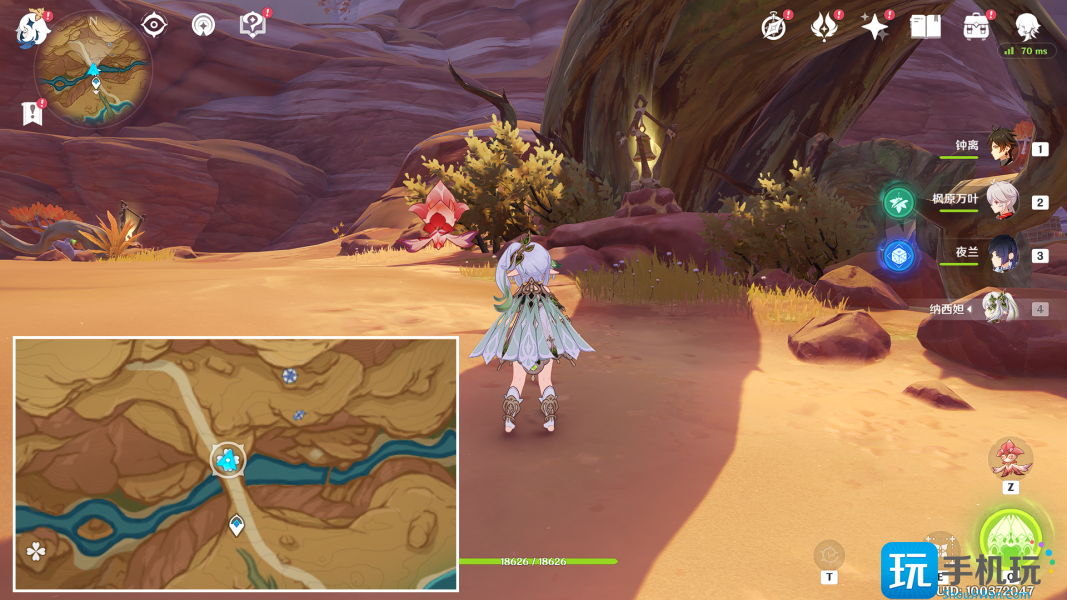Open the winged battle pass icon

pos(824,27)
